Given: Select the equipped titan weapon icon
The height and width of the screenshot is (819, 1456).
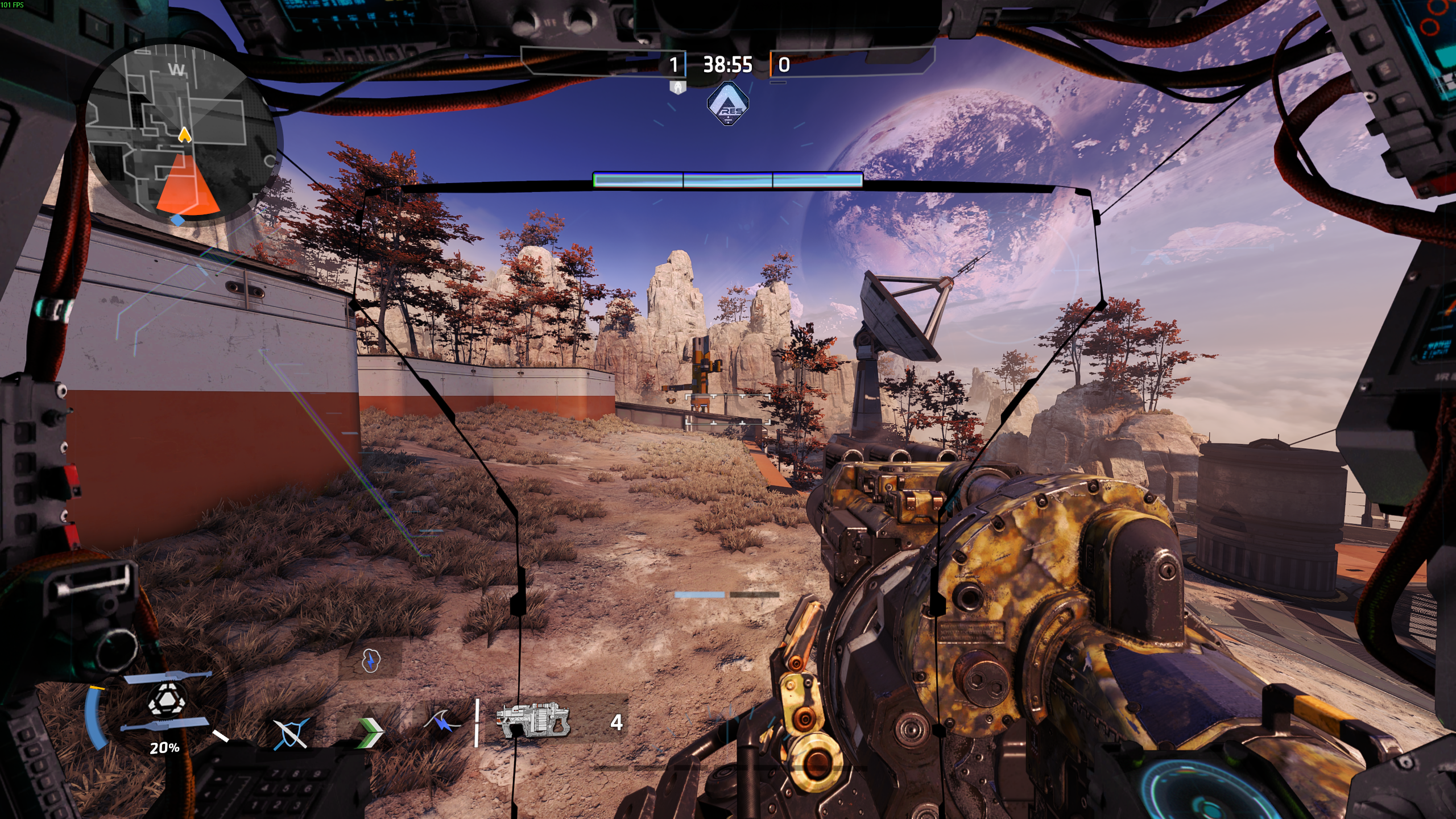Looking at the screenshot, I should [532, 721].
